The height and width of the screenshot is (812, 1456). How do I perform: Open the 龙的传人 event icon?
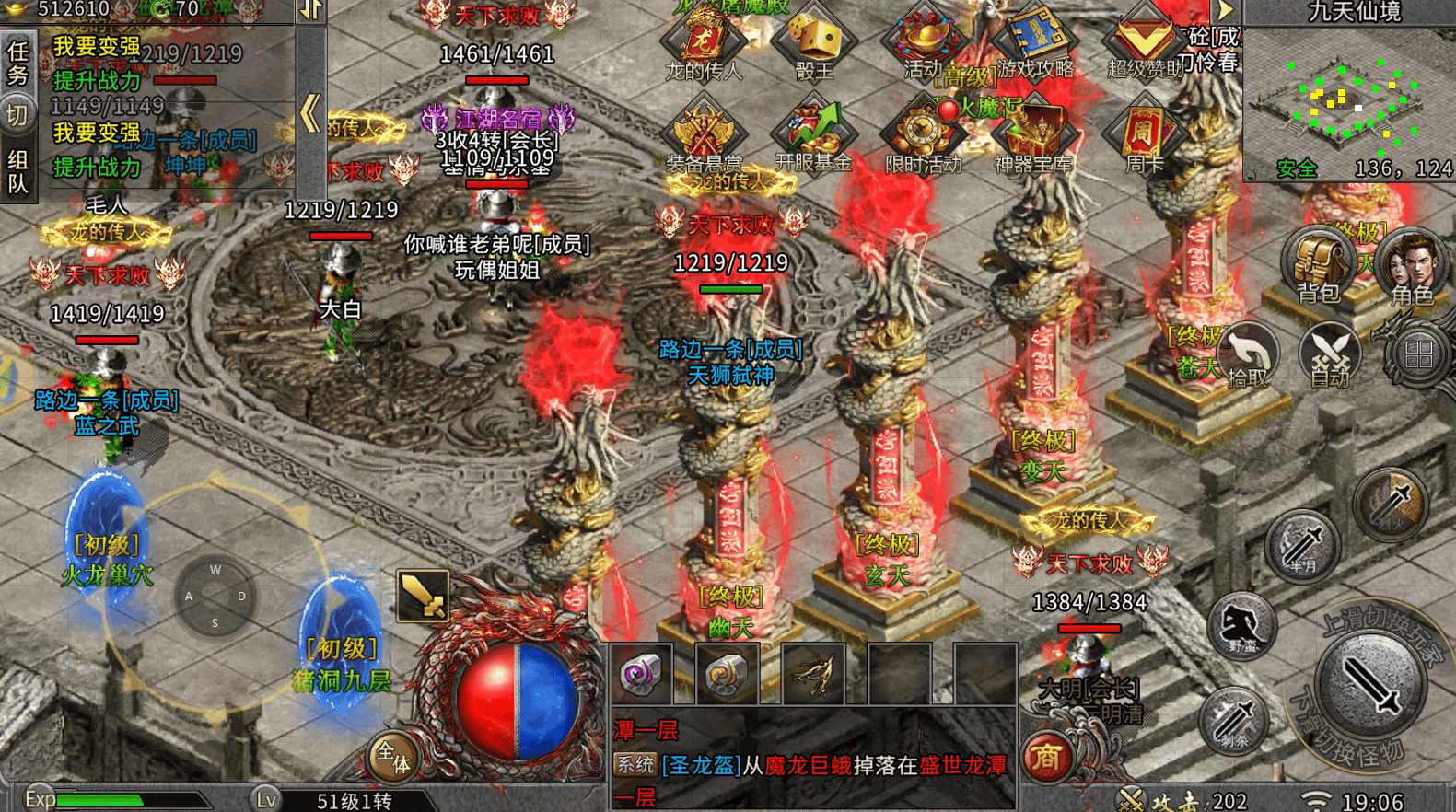704,41
